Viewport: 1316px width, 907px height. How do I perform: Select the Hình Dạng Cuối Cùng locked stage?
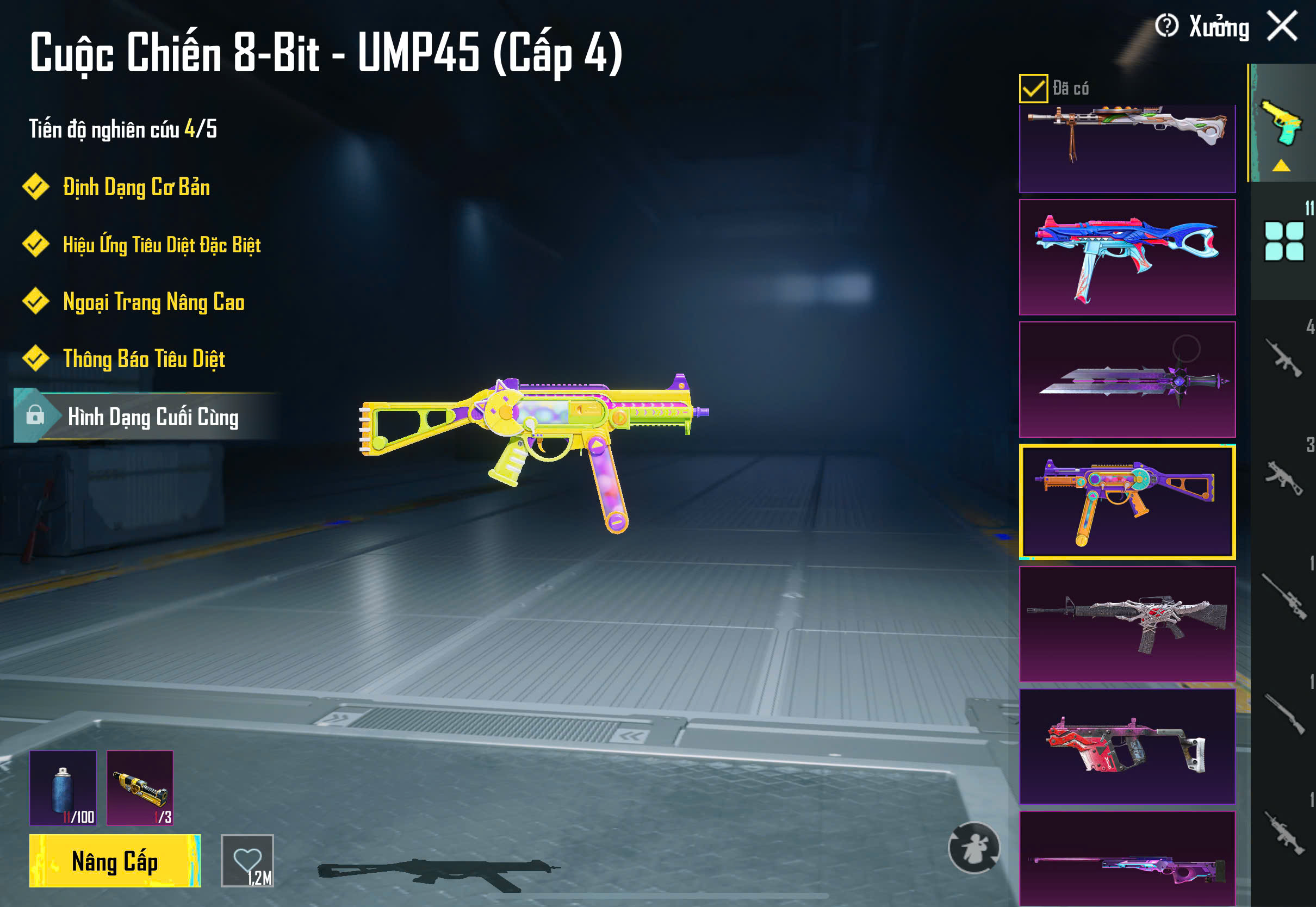point(152,417)
